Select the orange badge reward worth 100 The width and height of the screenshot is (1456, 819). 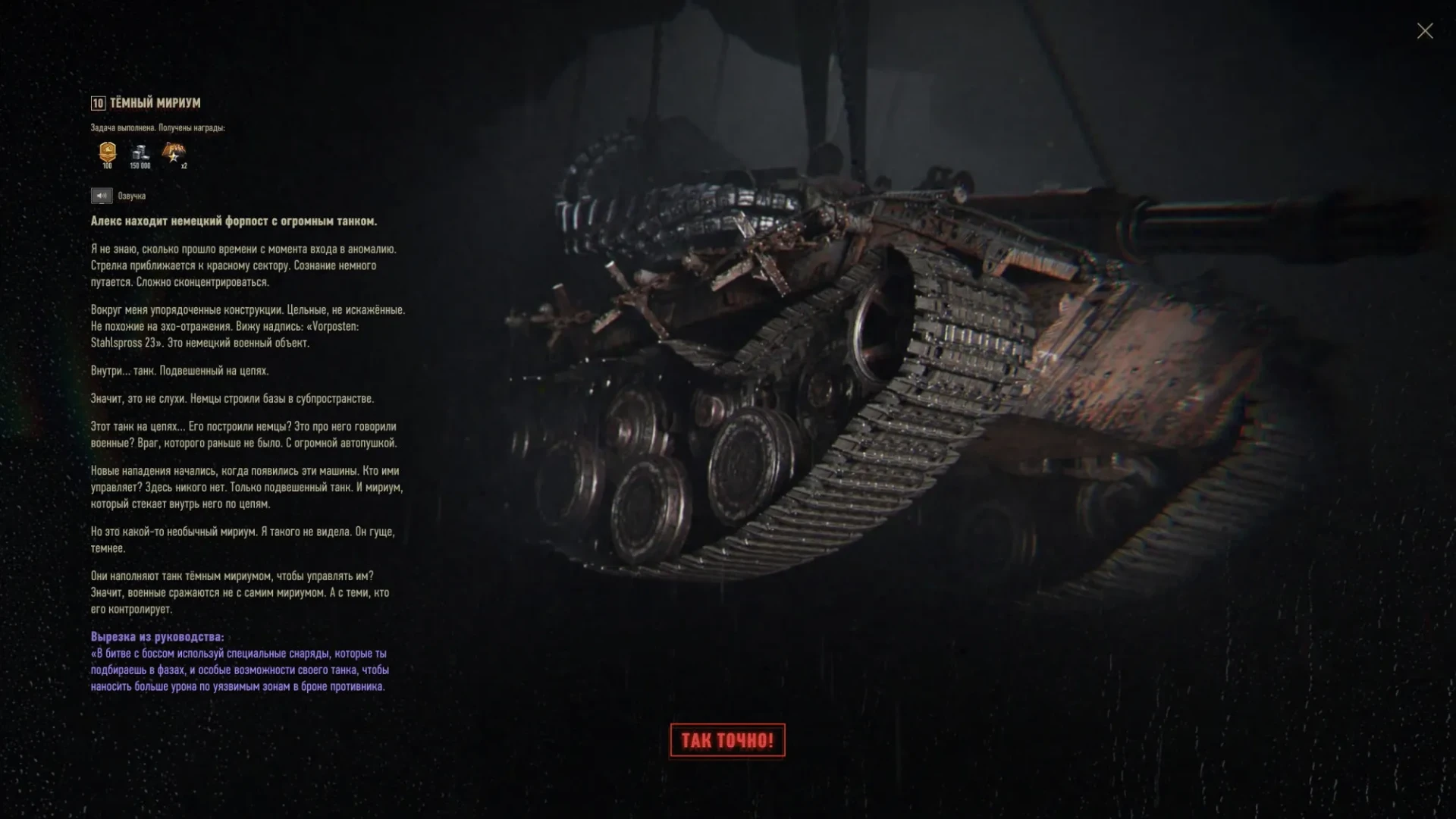coord(108,153)
